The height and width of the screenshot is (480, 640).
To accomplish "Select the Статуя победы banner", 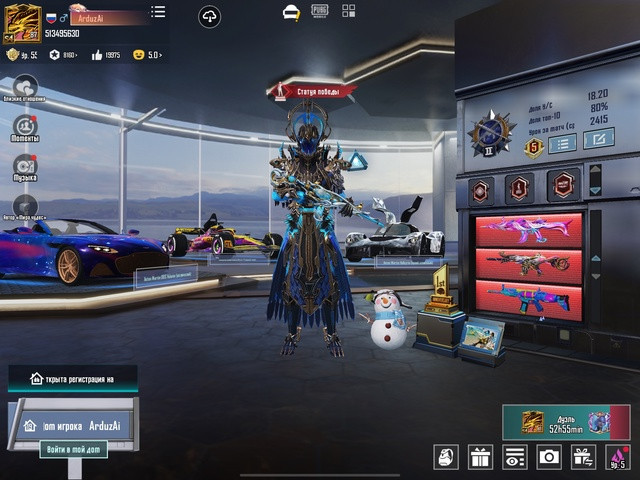I will pos(312,92).
